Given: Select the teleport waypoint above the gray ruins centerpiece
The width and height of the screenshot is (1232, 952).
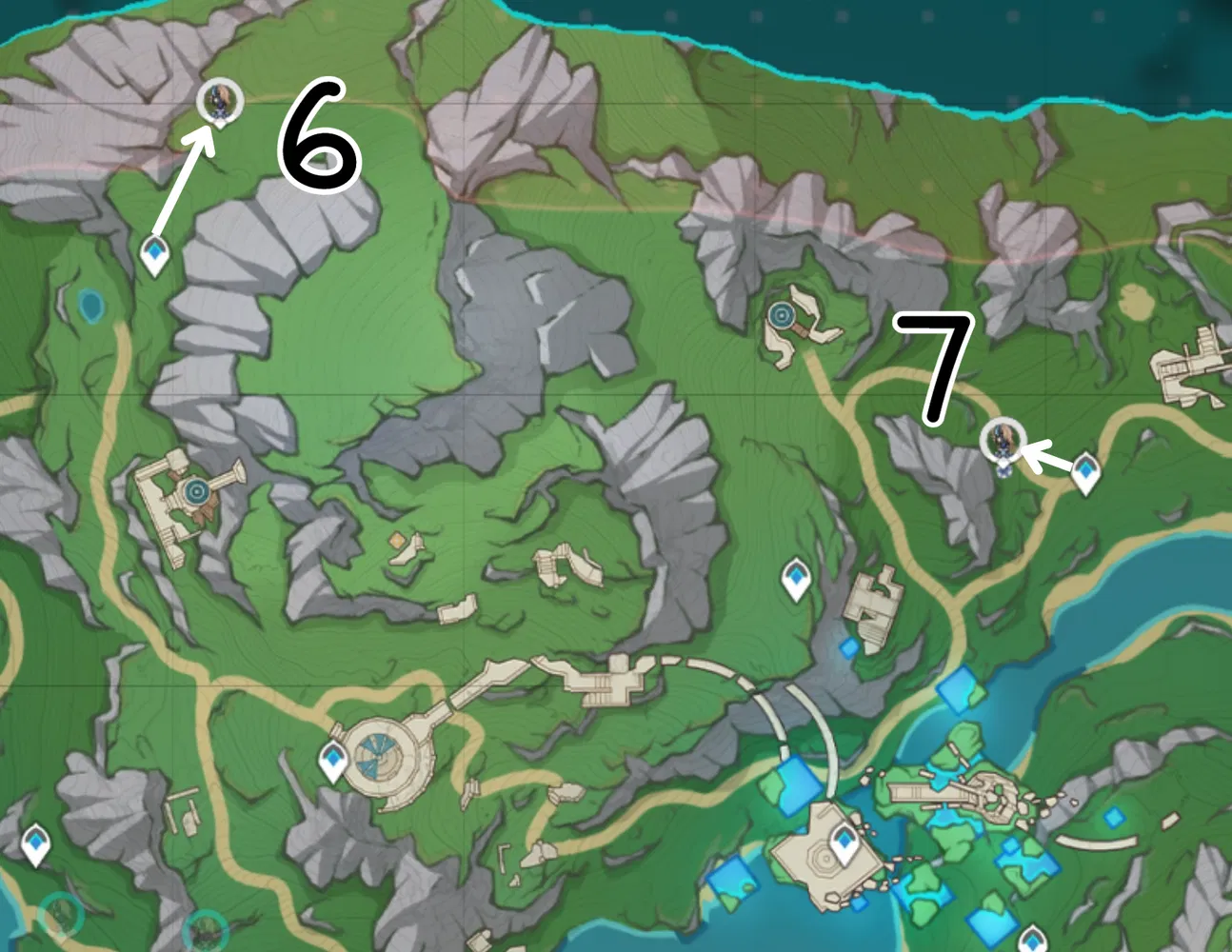Looking at the screenshot, I should (x=794, y=577).
